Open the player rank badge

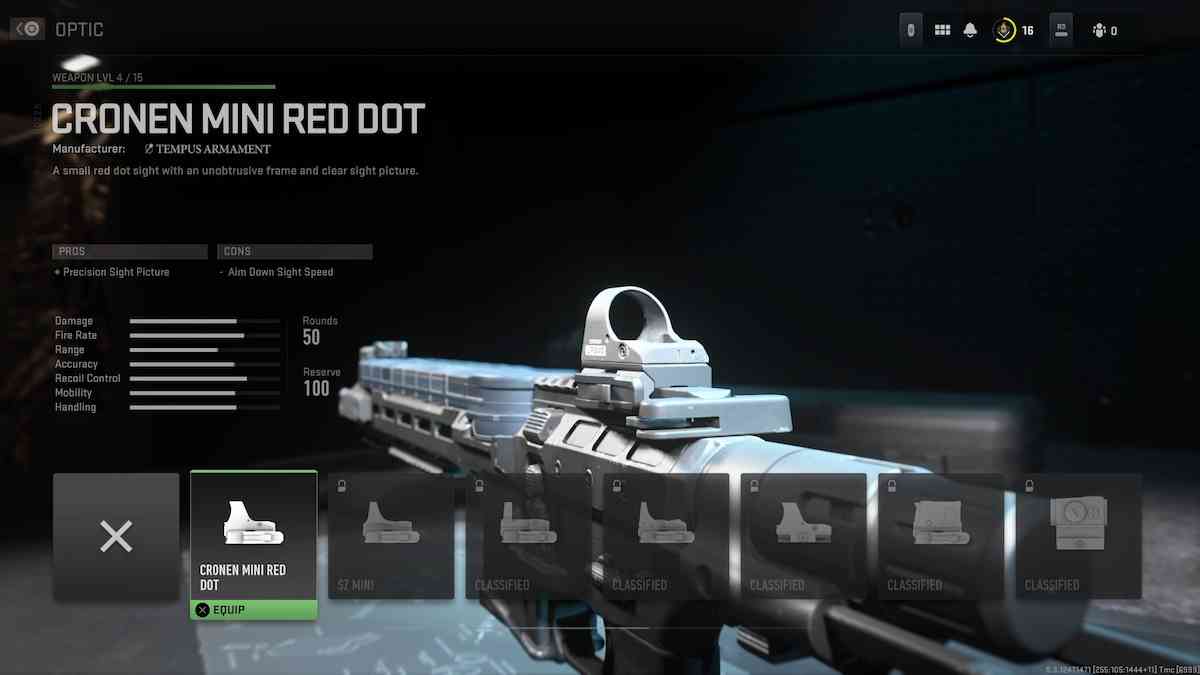[x=1004, y=30]
